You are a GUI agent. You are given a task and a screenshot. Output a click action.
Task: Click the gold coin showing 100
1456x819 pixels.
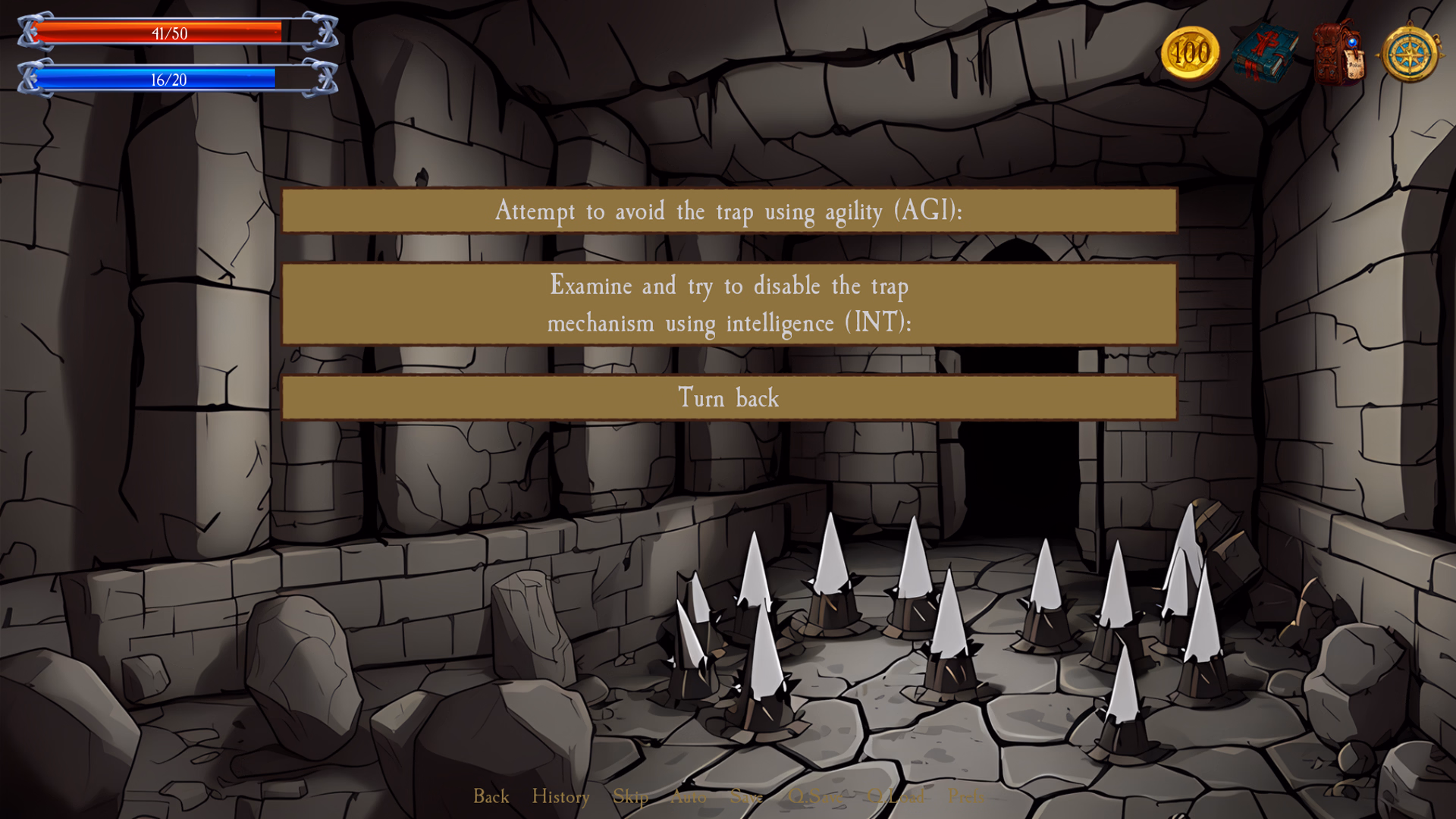[1191, 53]
